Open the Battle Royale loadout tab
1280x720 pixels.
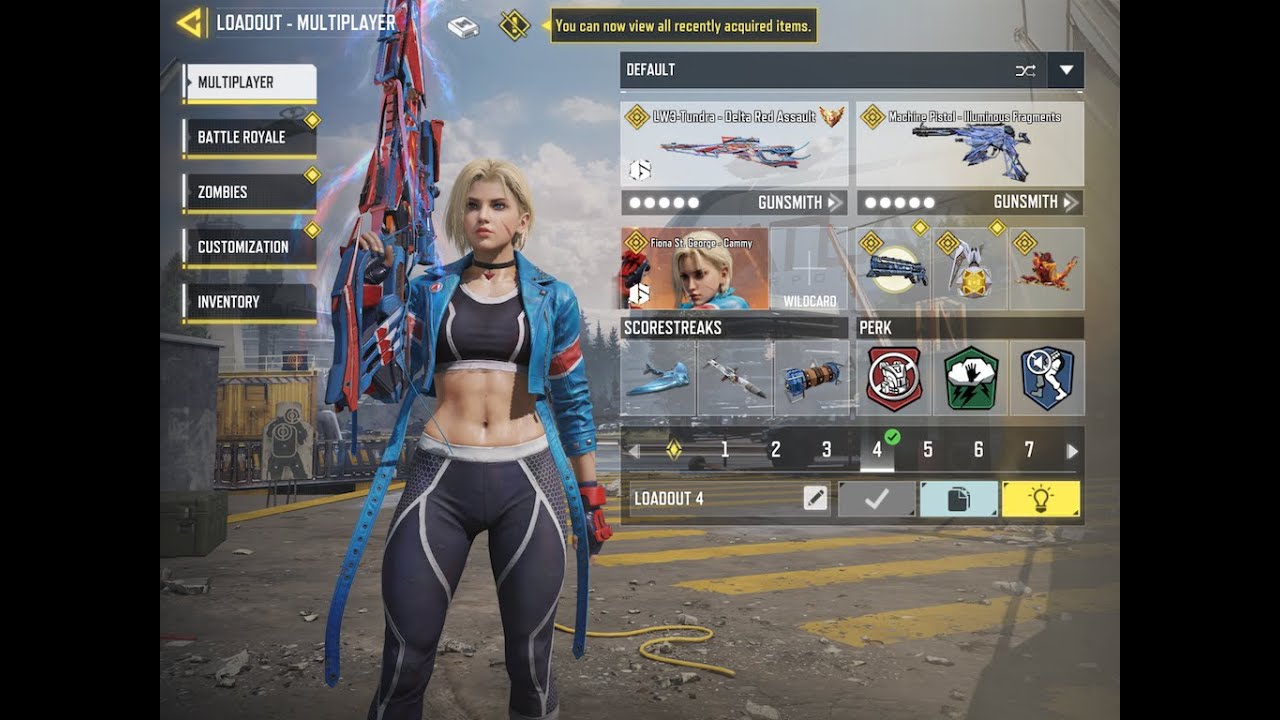[x=249, y=138]
